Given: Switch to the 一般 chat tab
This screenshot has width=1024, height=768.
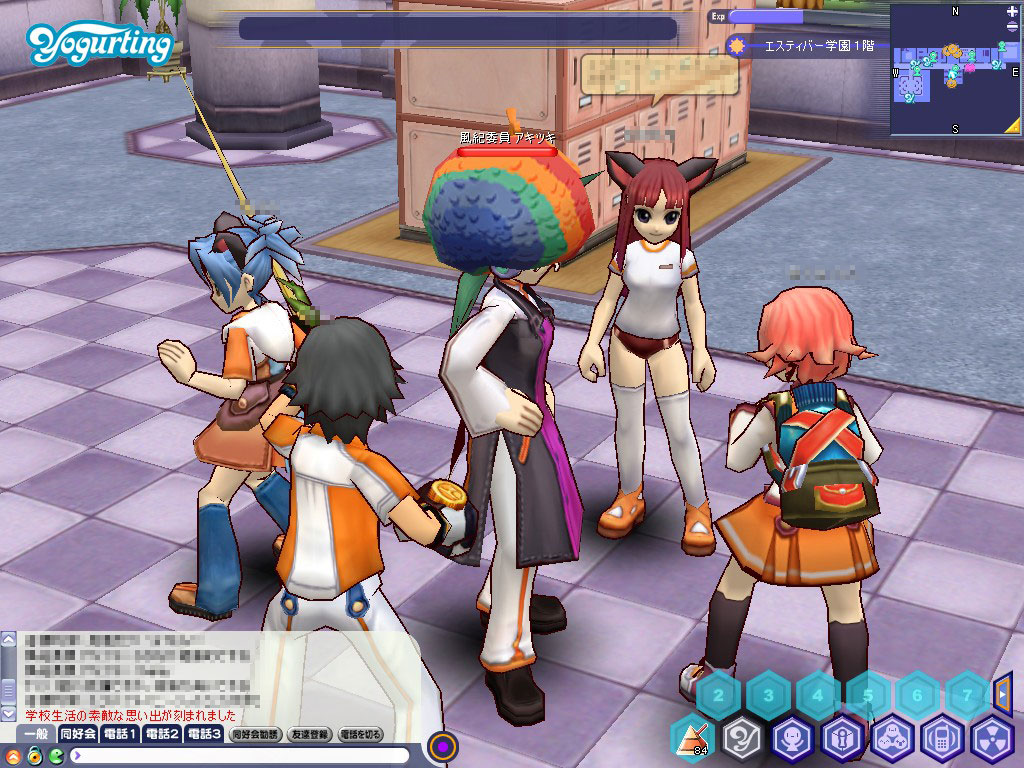Looking at the screenshot, I should [x=36, y=734].
